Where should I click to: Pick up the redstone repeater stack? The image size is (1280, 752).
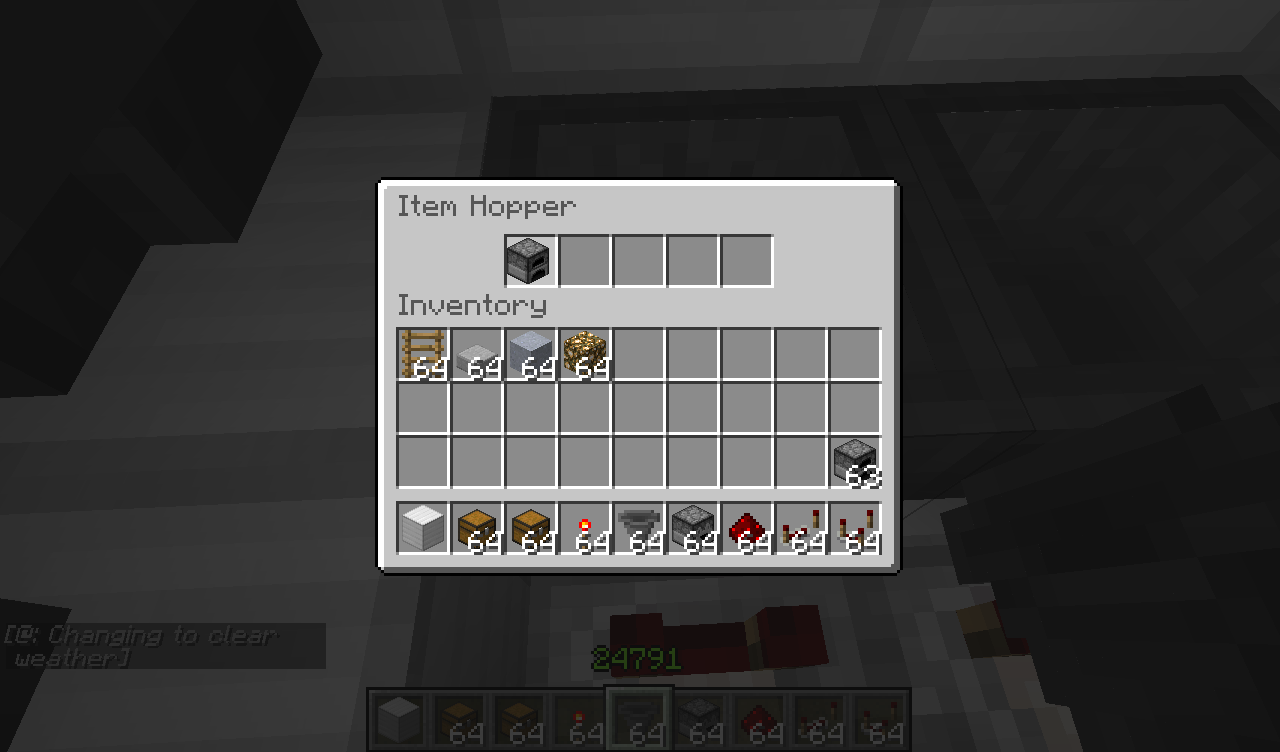801,528
